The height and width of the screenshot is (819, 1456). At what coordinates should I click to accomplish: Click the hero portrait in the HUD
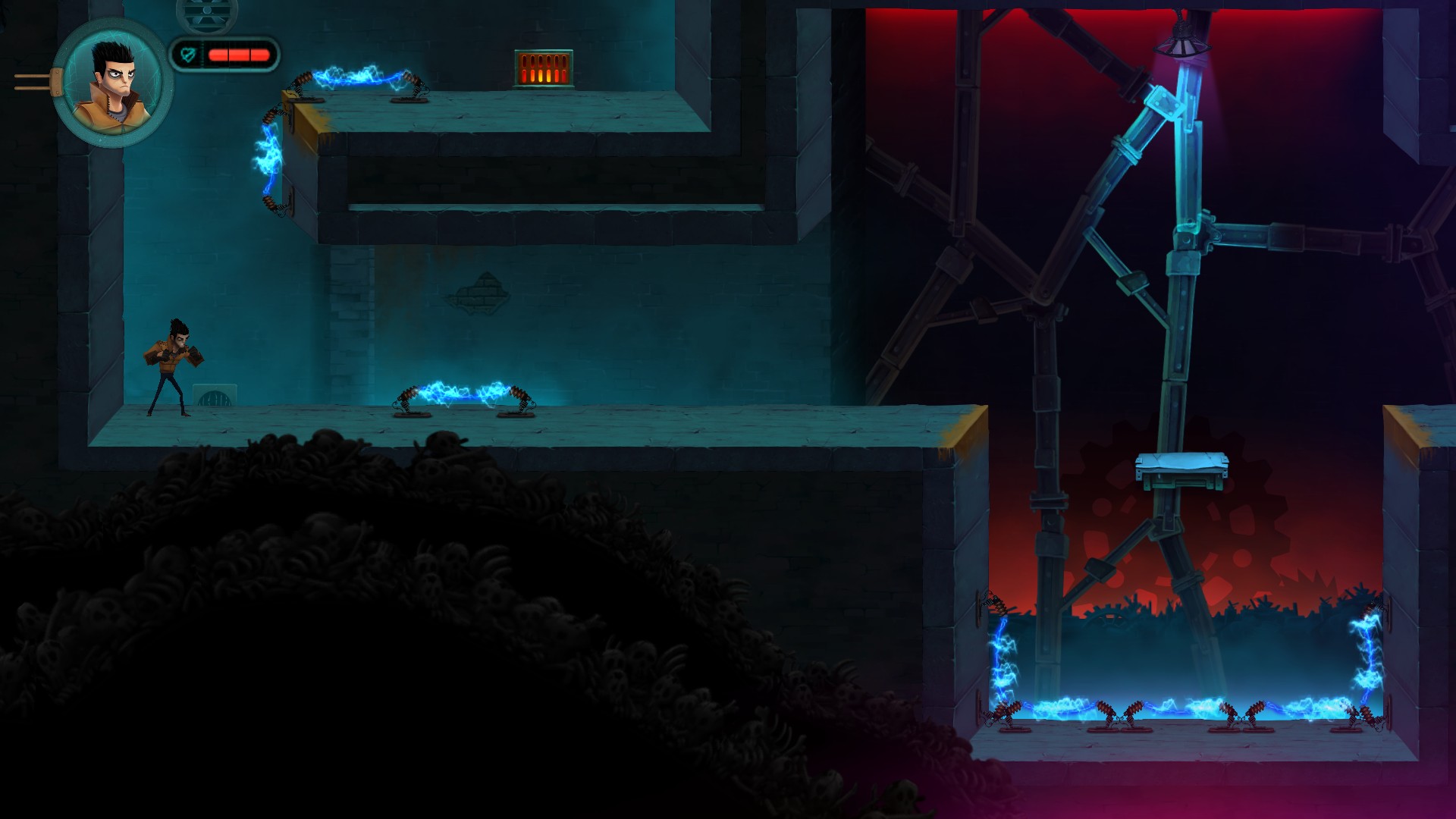click(x=112, y=83)
